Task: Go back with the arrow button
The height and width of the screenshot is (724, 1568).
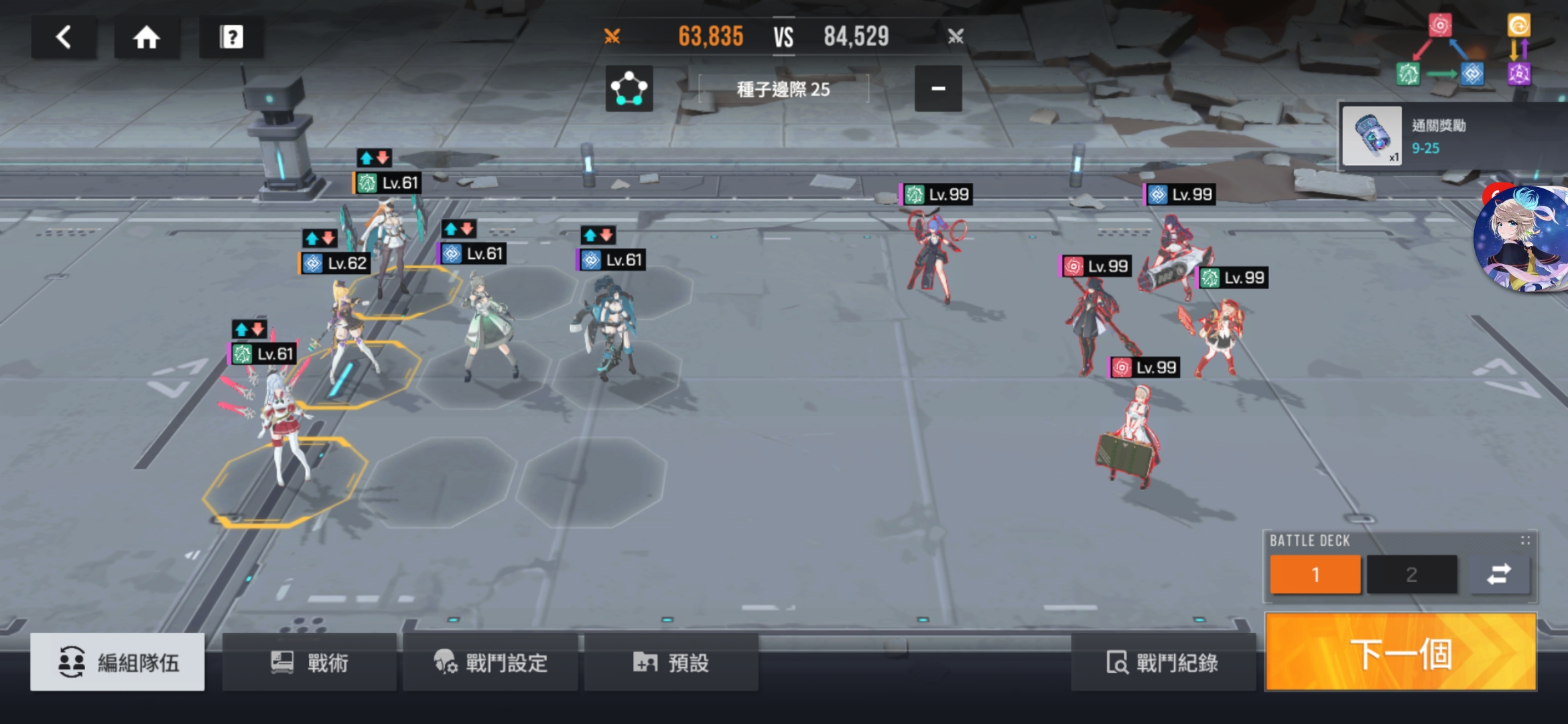Action: tap(64, 37)
